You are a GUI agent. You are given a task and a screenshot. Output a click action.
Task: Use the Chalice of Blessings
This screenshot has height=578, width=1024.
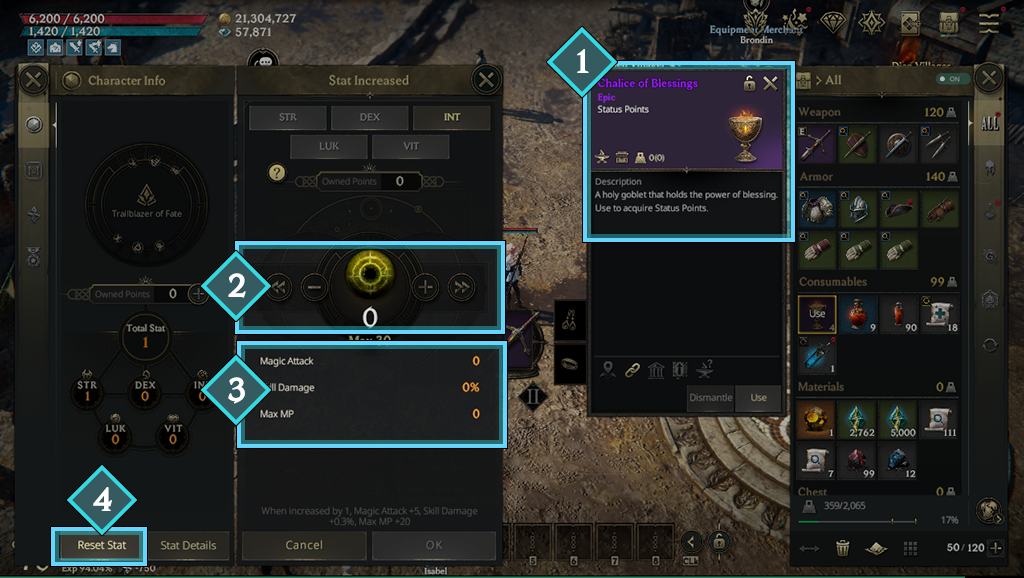(758, 397)
